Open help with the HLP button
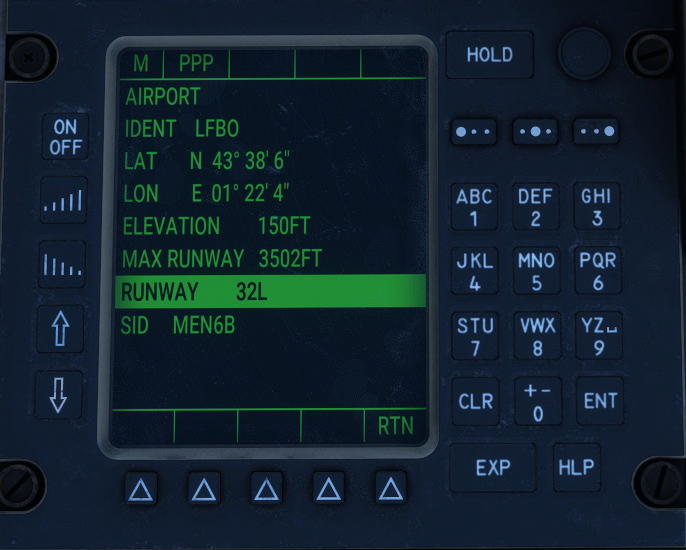686x550 pixels. pyautogui.click(x=576, y=467)
